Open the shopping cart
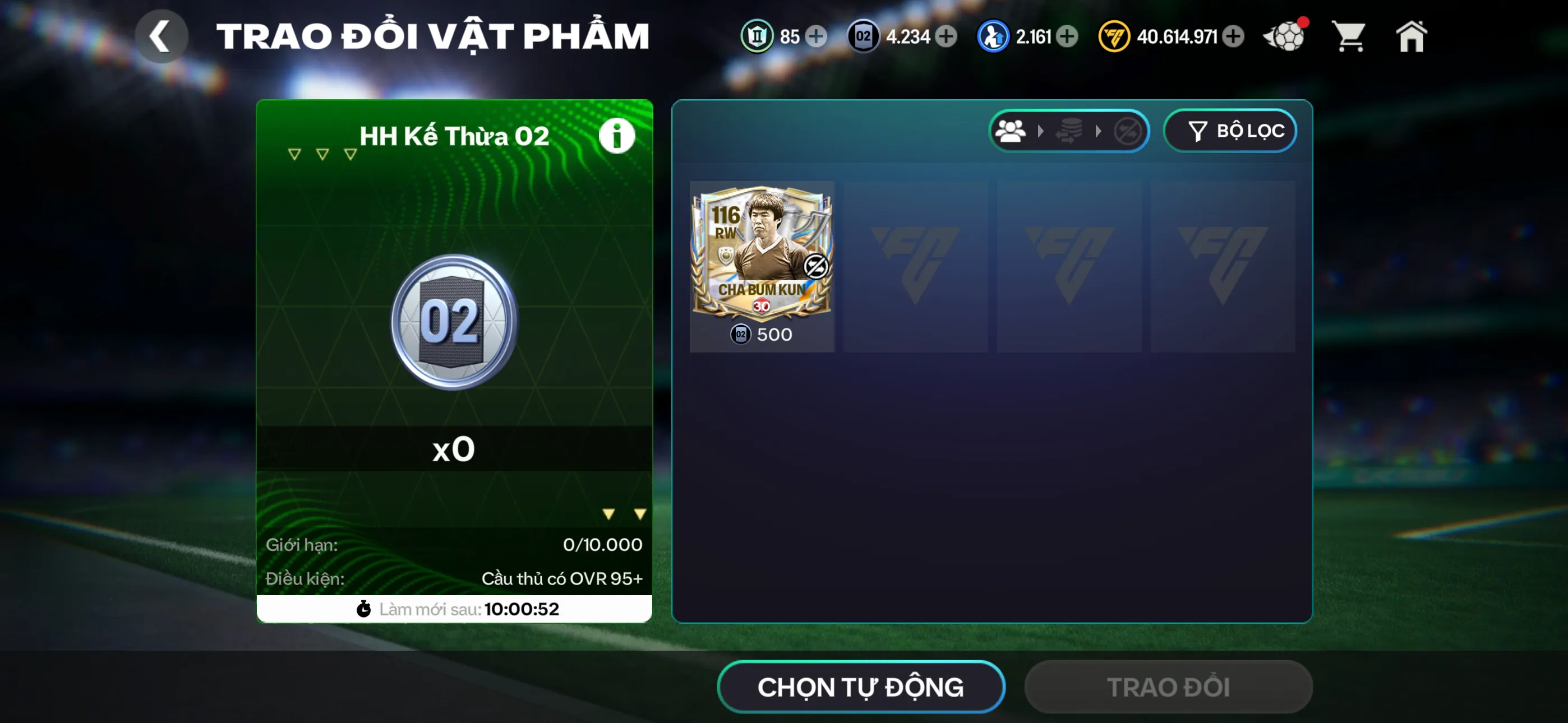The image size is (1568, 723). point(1349,36)
